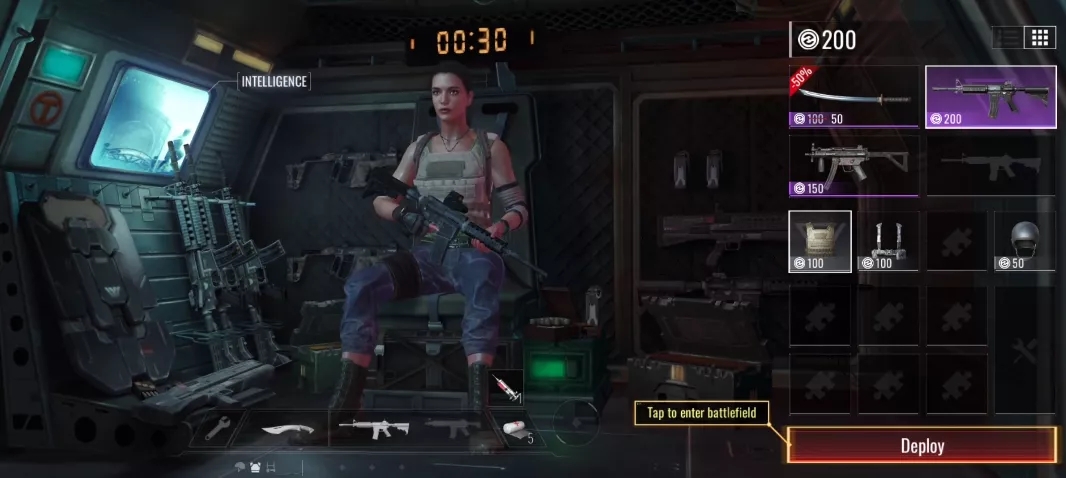Image resolution: width=1066 pixels, height=478 pixels.
Task: Select the locked rifle silhouette in shop
Action: [x=990, y=166]
